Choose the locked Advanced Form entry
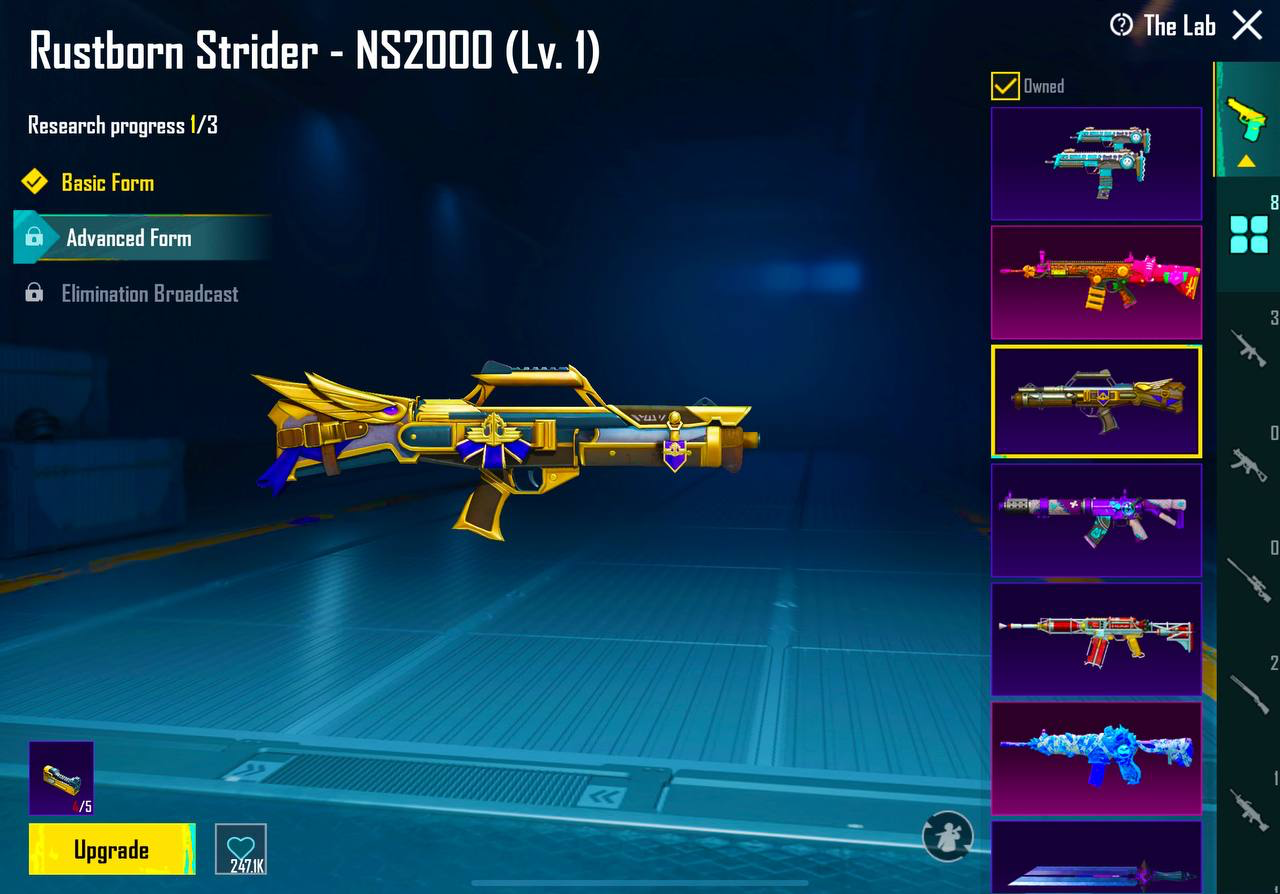The height and width of the screenshot is (894, 1280). 128,238
